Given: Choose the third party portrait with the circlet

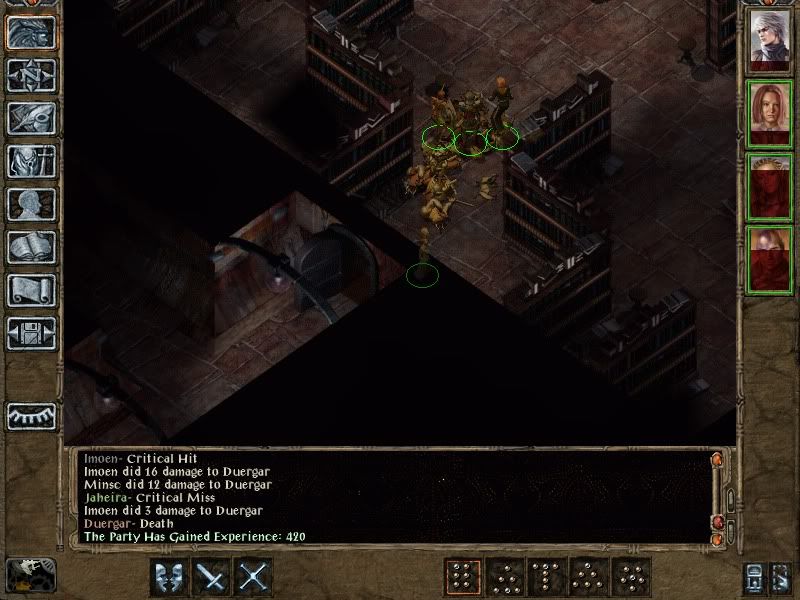Looking at the screenshot, I should click(x=770, y=186).
